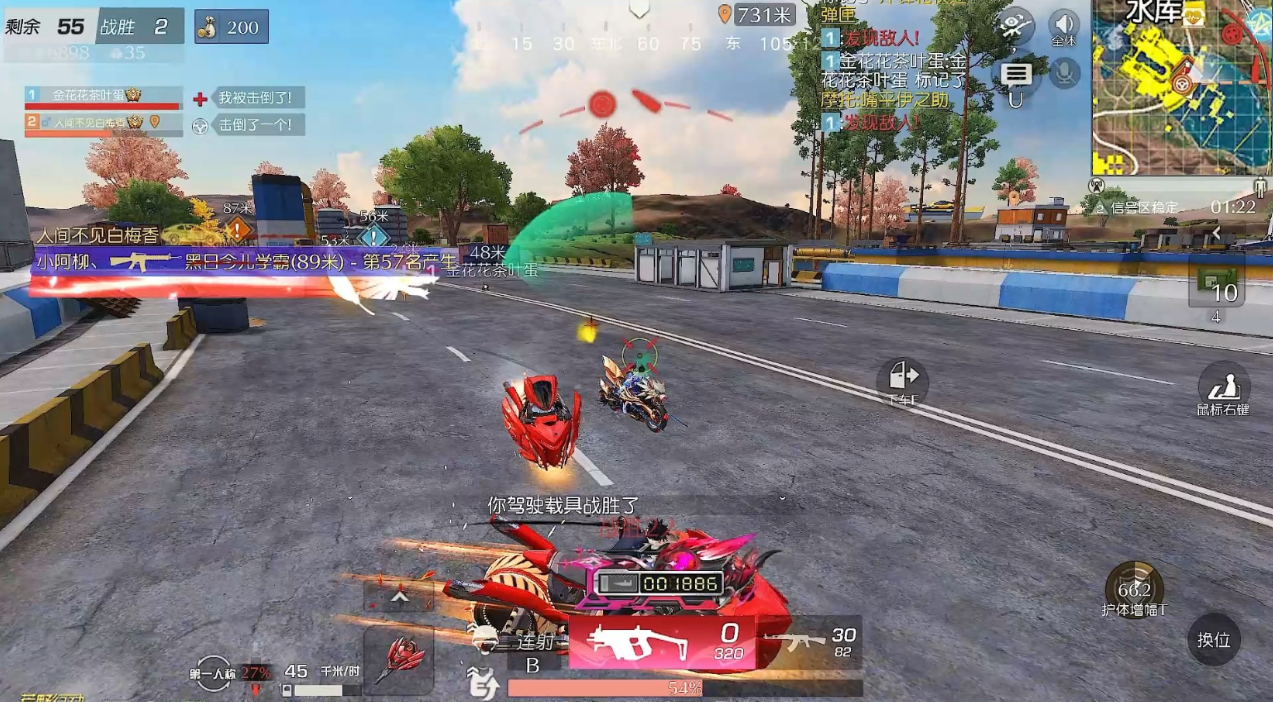This screenshot has width=1273, height=702.
Task: Expand the small arrow above the item slot
Action: [x=1217, y=233]
